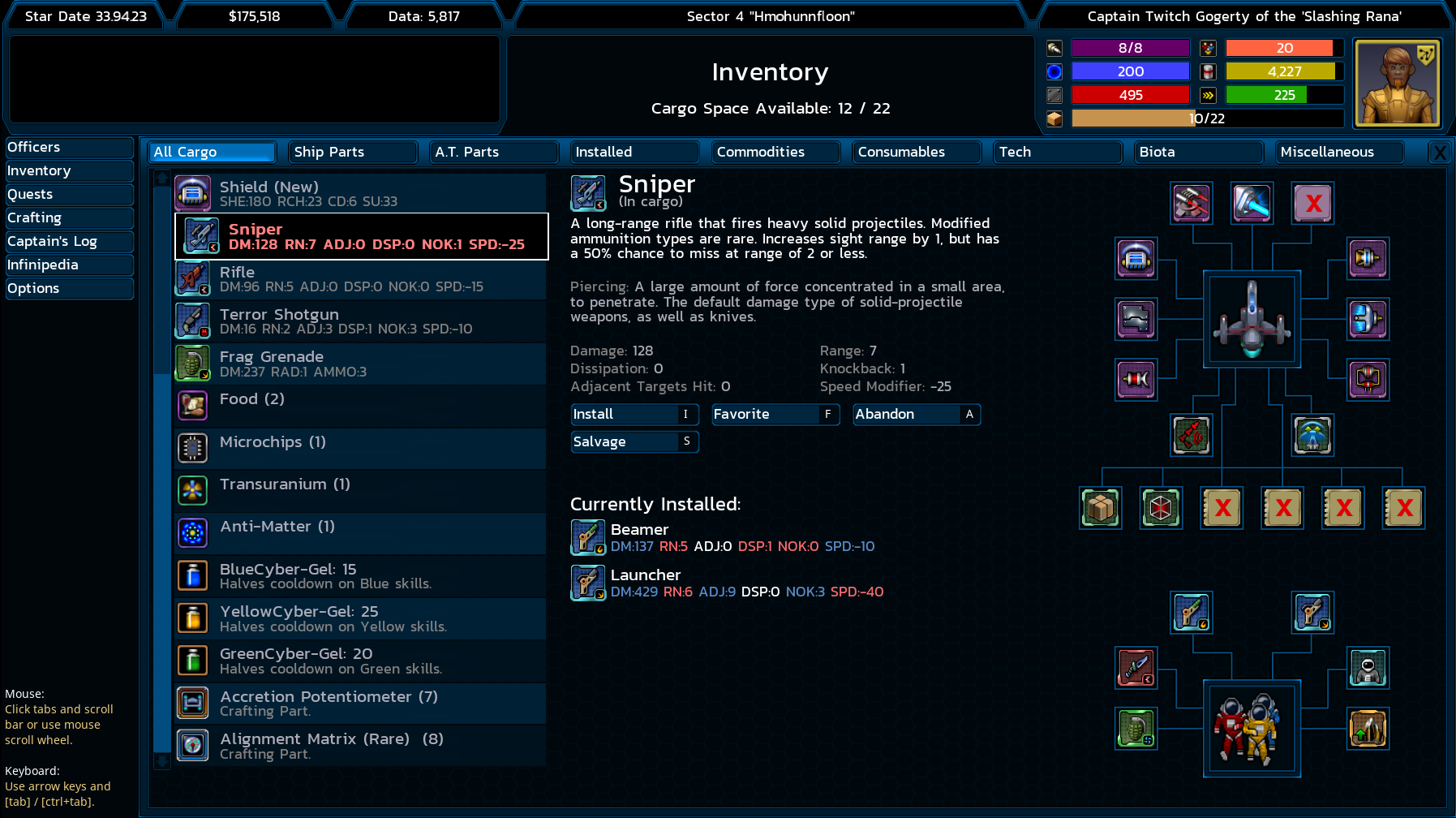1456x818 pixels.
Task: Switch to the Commodities tab
Action: (x=775, y=152)
